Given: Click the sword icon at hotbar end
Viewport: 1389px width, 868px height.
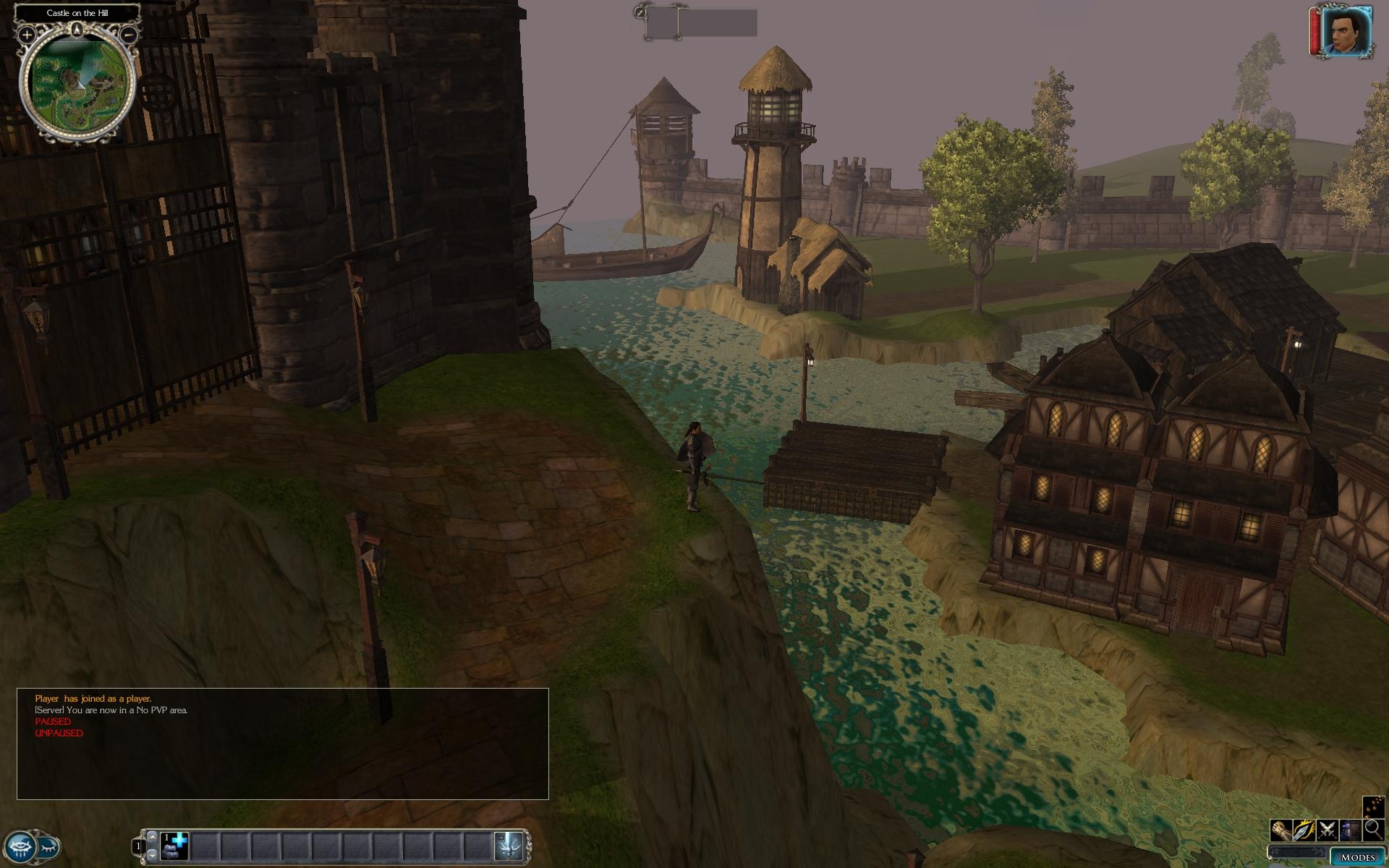Looking at the screenshot, I should [x=509, y=846].
